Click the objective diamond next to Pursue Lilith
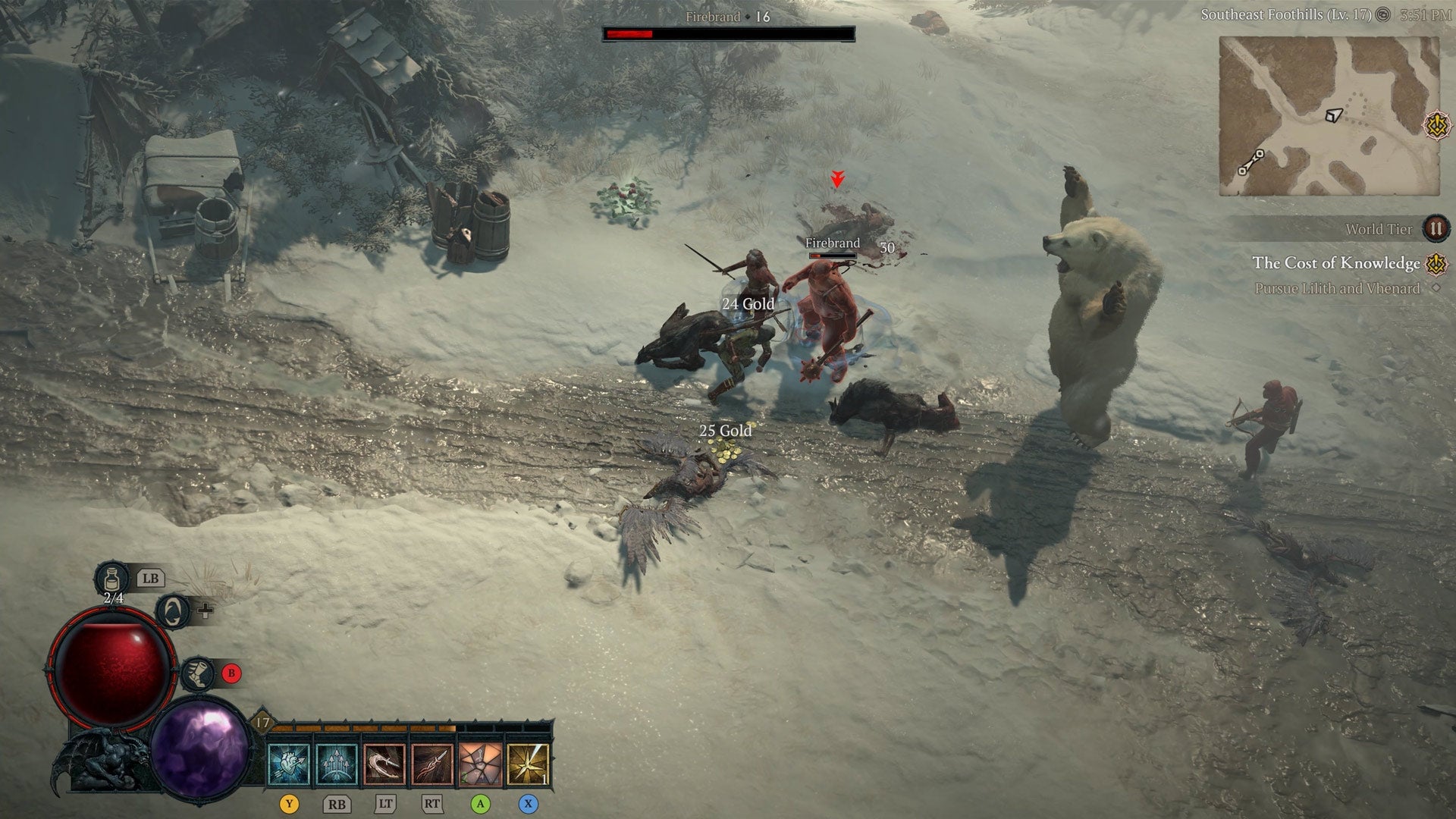This screenshot has height=819, width=1456. (x=1436, y=286)
